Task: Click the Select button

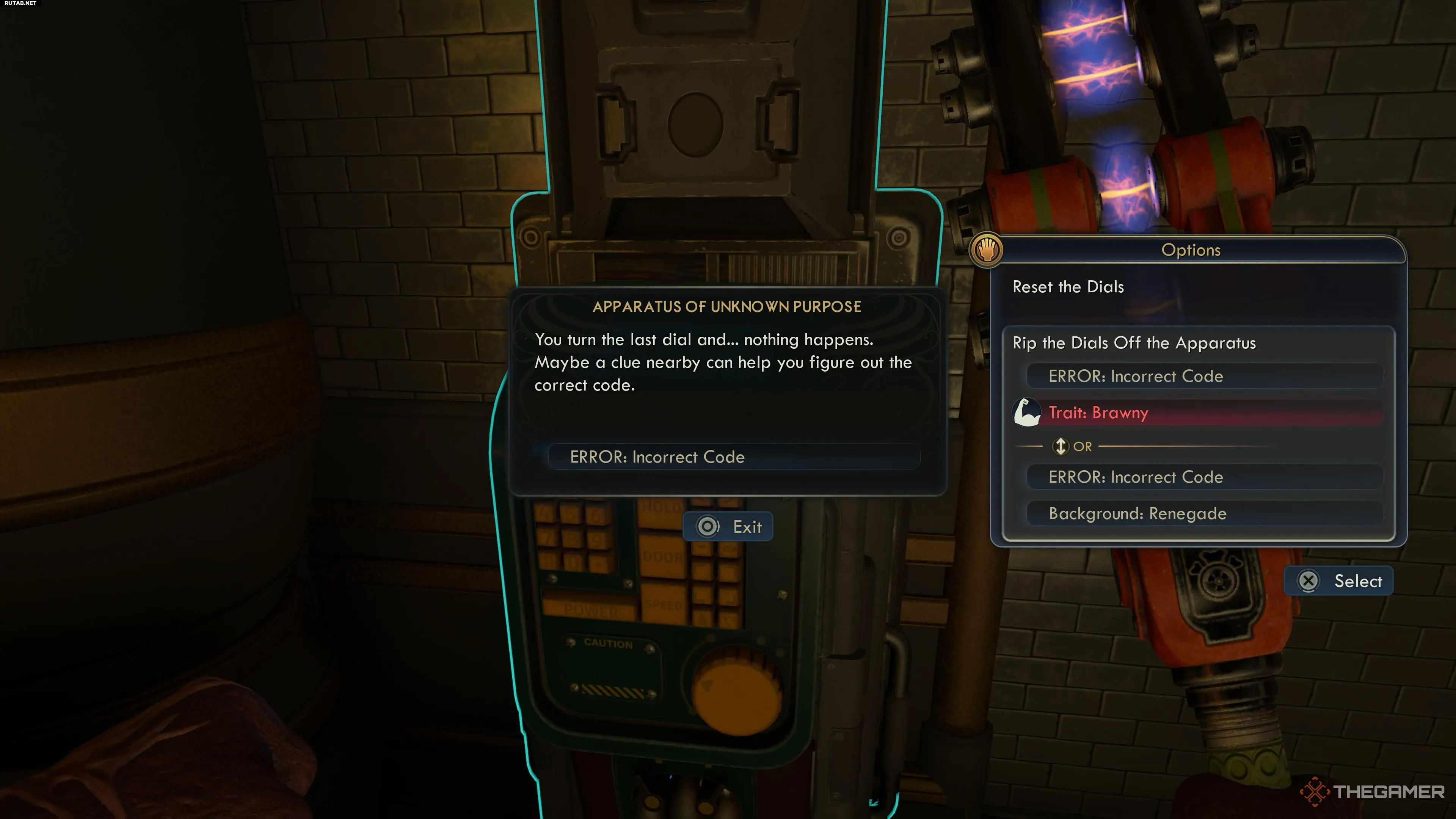Action: pos(1338,581)
